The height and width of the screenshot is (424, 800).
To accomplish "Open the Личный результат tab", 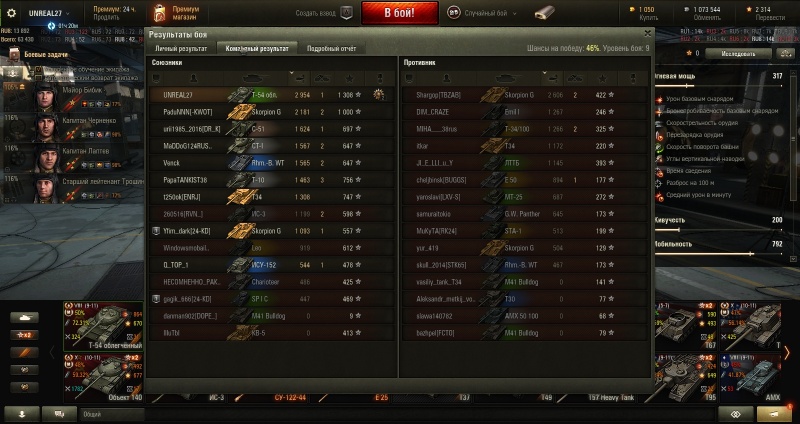I will click(180, 48).
